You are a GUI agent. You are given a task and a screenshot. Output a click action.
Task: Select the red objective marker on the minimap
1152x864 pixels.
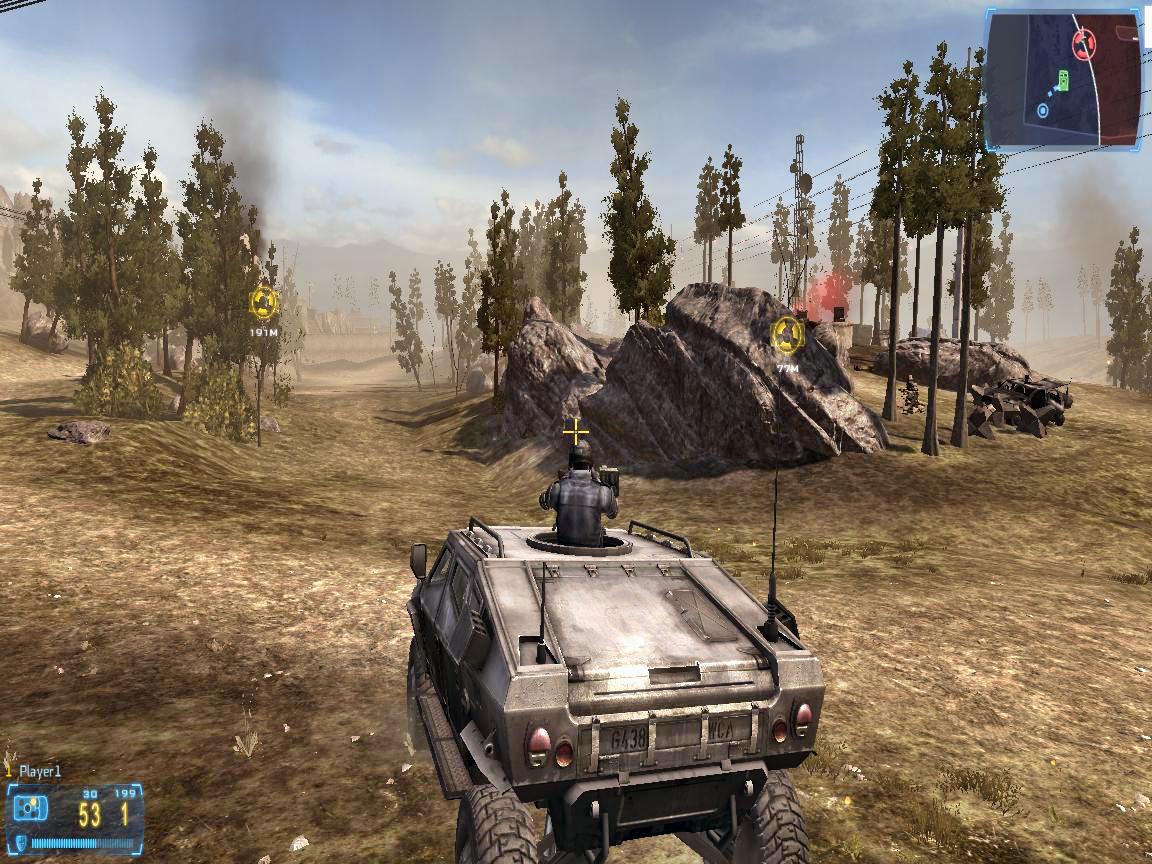(1084, 43)
